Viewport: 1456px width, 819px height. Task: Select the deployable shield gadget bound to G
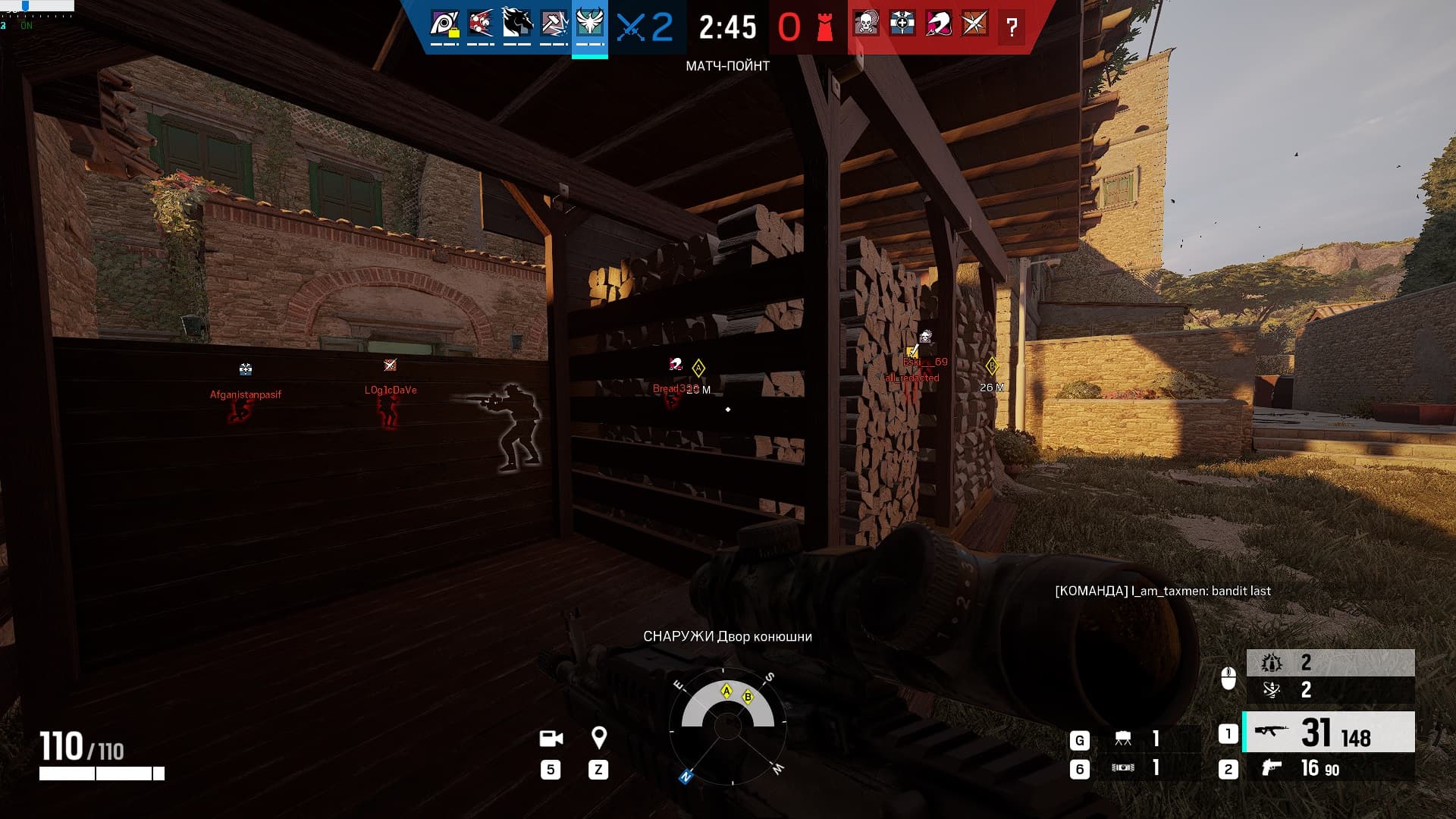tap(1123, 736)
